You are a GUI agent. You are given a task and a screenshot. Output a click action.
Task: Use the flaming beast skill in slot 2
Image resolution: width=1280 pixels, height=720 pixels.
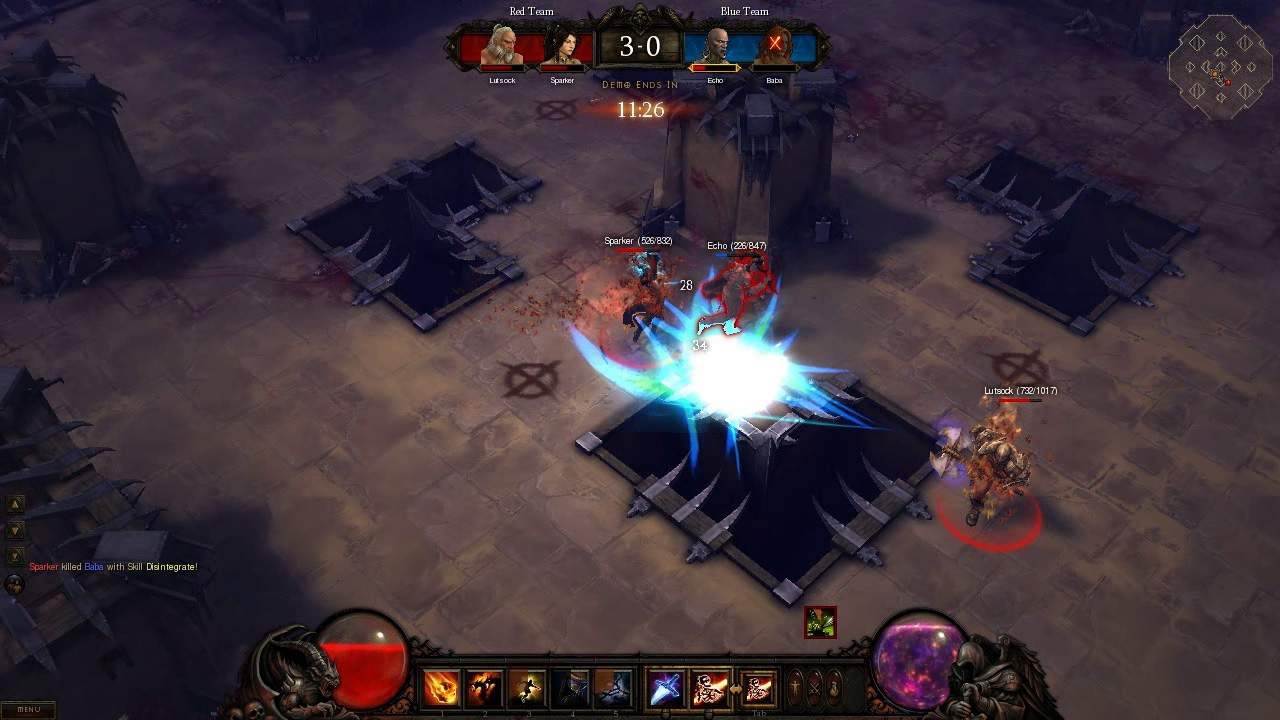[484, 688]
